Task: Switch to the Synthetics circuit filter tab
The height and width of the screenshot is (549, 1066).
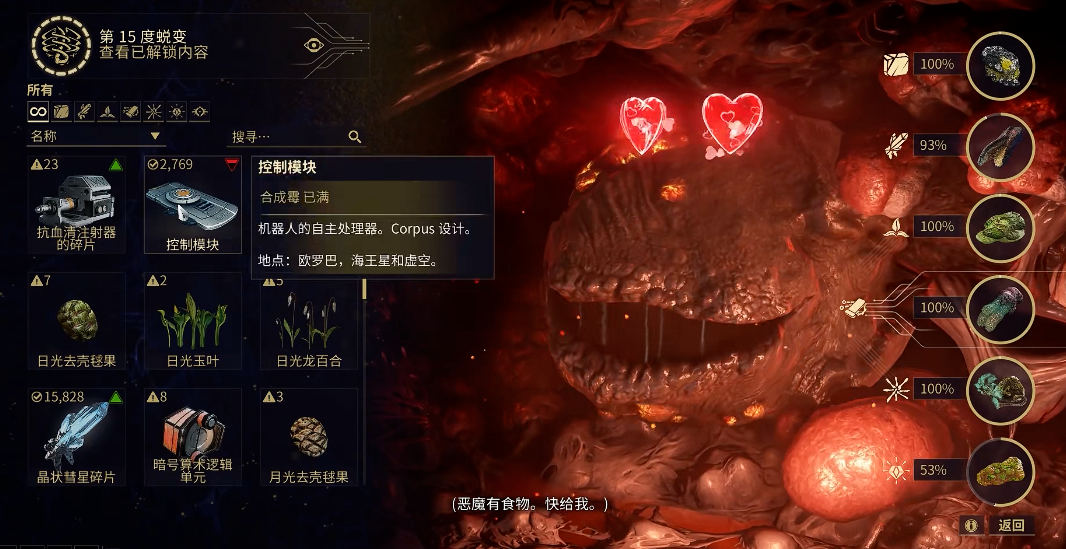Action: [x=130, y=111]
